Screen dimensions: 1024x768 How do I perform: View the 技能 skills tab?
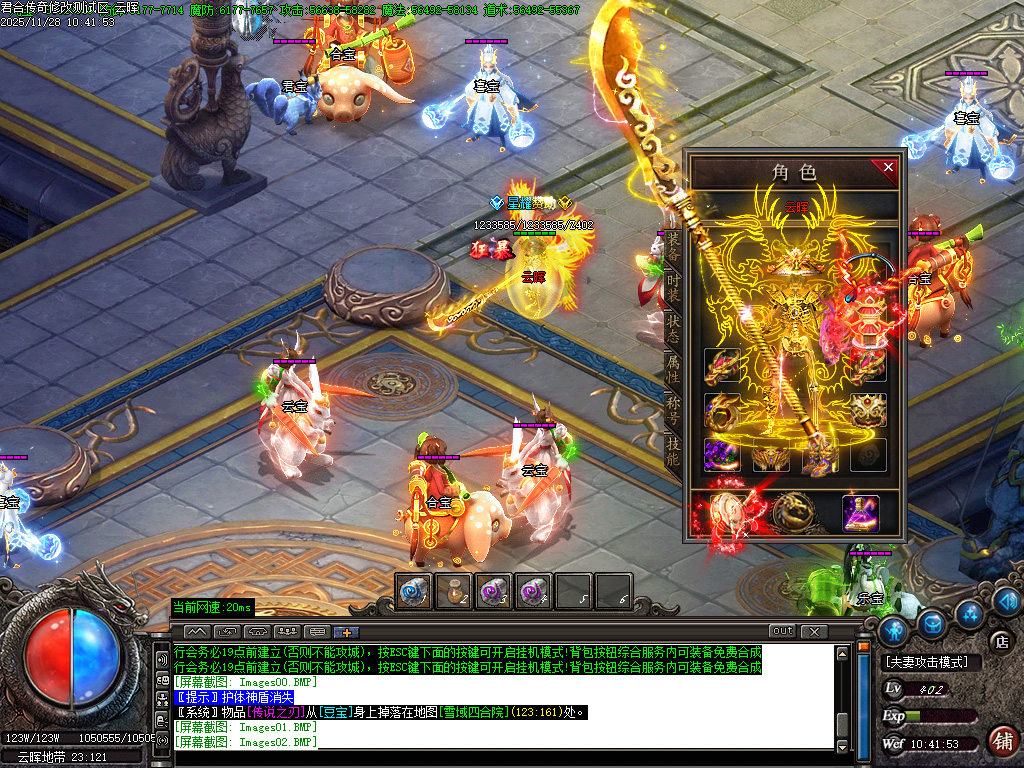point(673,452)
